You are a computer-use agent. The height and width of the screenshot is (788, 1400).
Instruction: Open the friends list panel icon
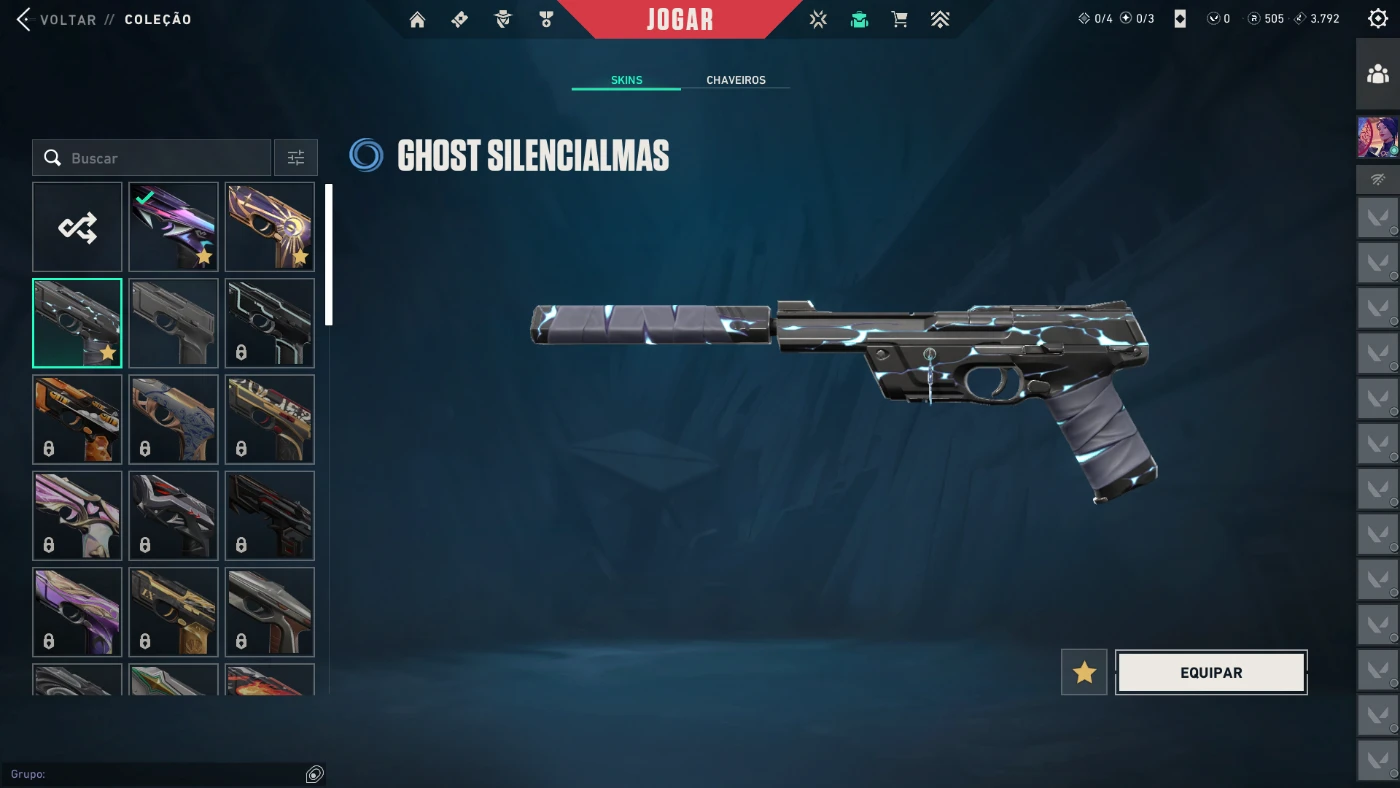tap(1378, 74)
